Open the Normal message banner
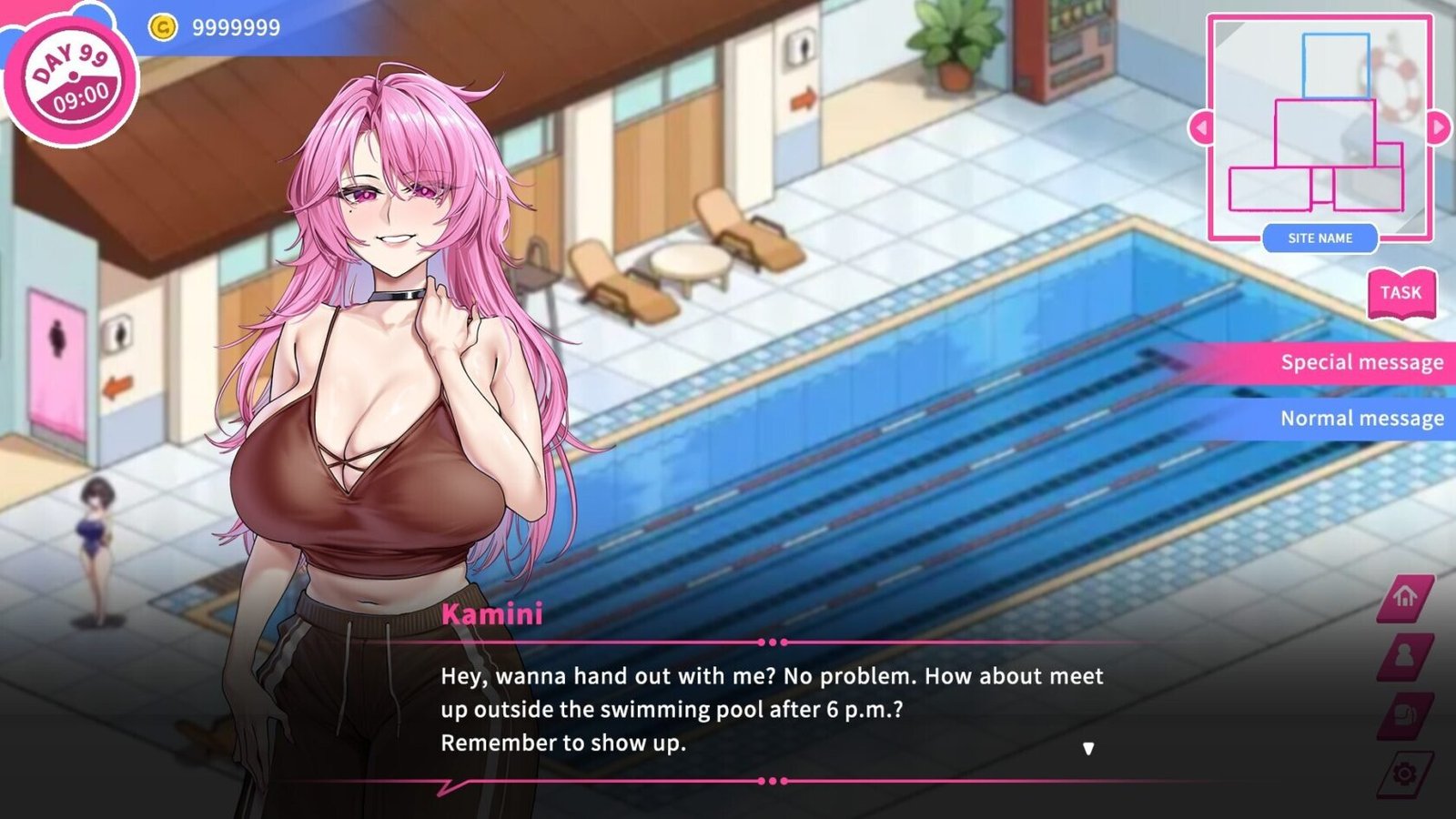The width and height of the screenshot is (1456, 819). point(1361,419)
